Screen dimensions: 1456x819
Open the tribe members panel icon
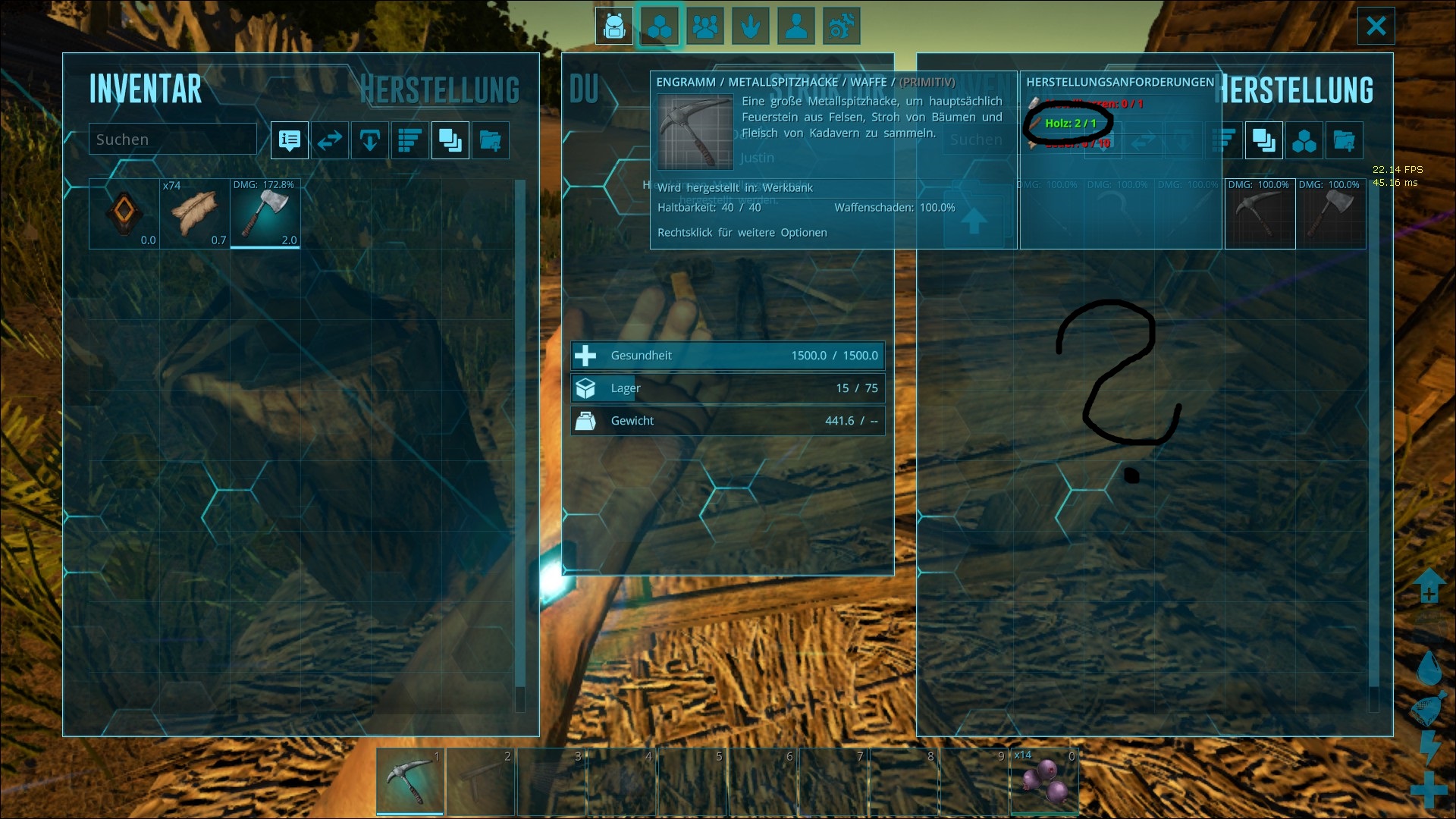pos(706,26)
